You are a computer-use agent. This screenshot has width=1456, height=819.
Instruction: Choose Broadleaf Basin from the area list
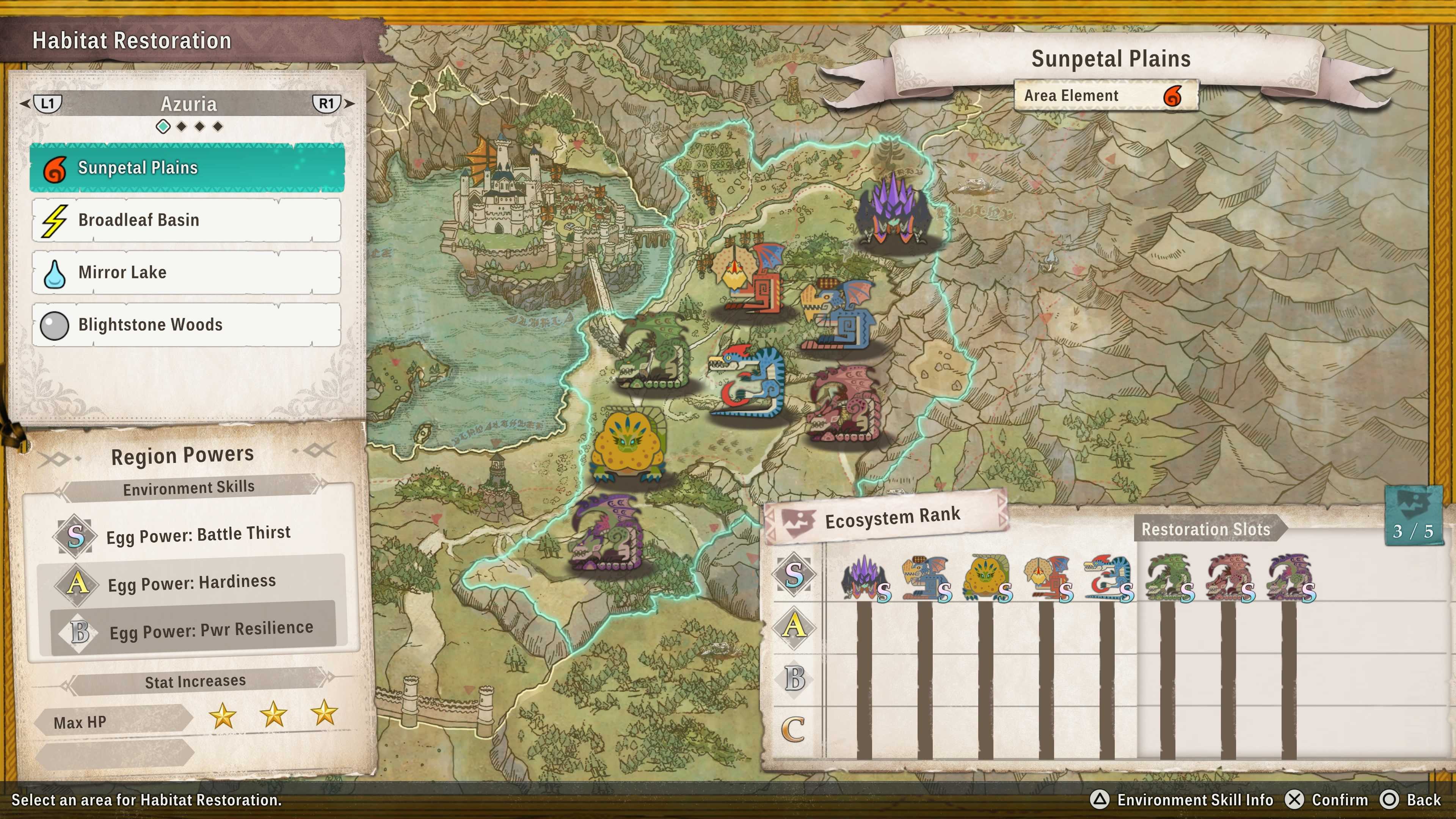[187, 220]
